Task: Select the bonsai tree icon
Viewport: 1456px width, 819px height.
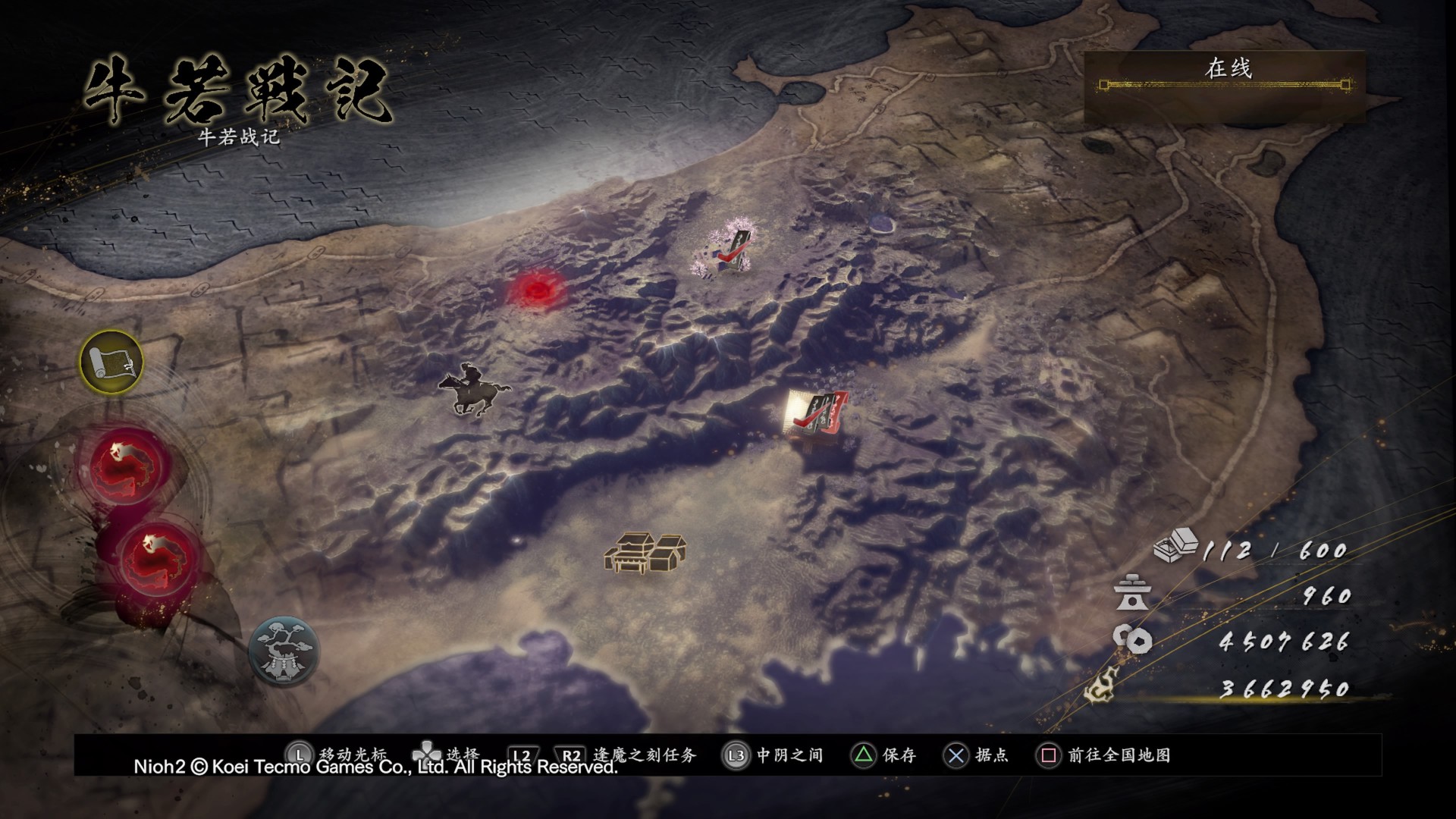Action: point(284,651)
